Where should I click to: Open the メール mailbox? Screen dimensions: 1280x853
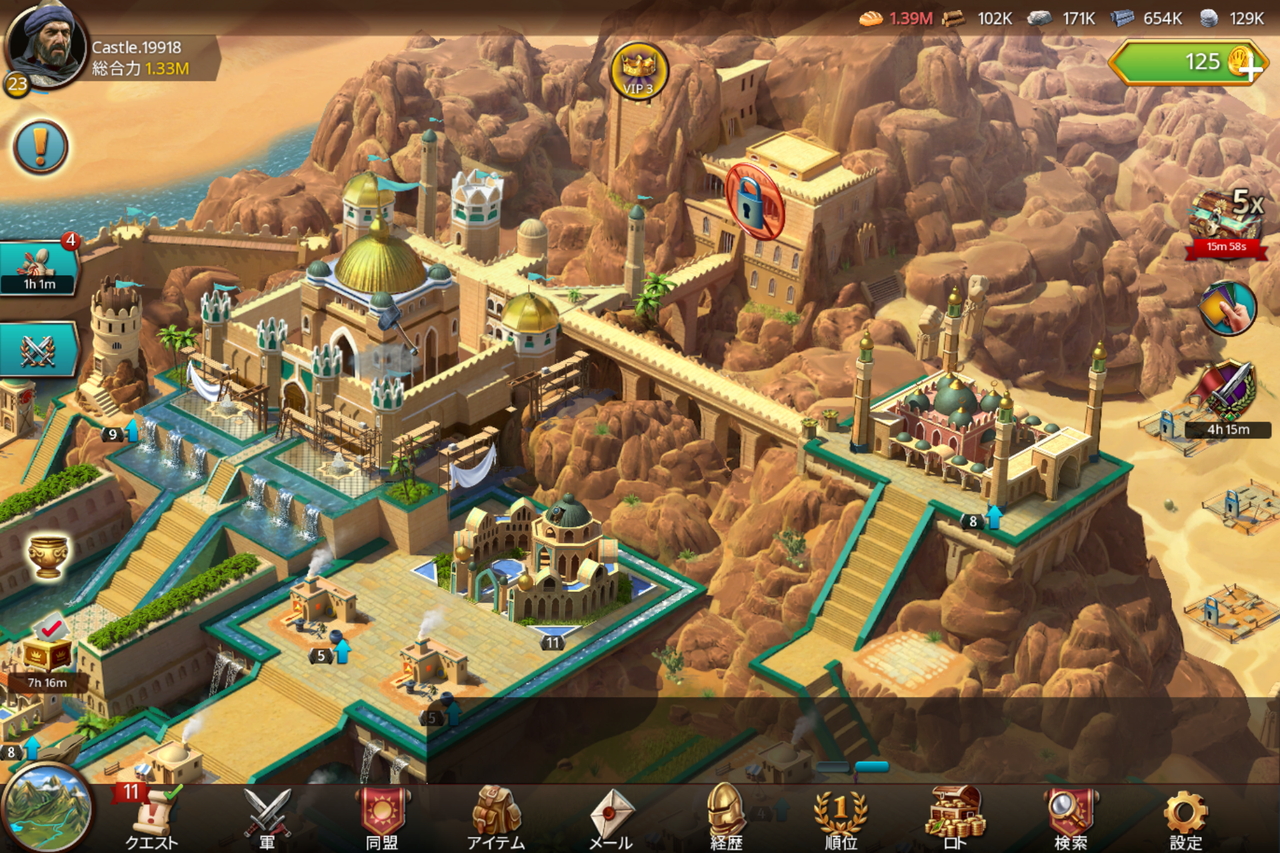pos(611,816)
